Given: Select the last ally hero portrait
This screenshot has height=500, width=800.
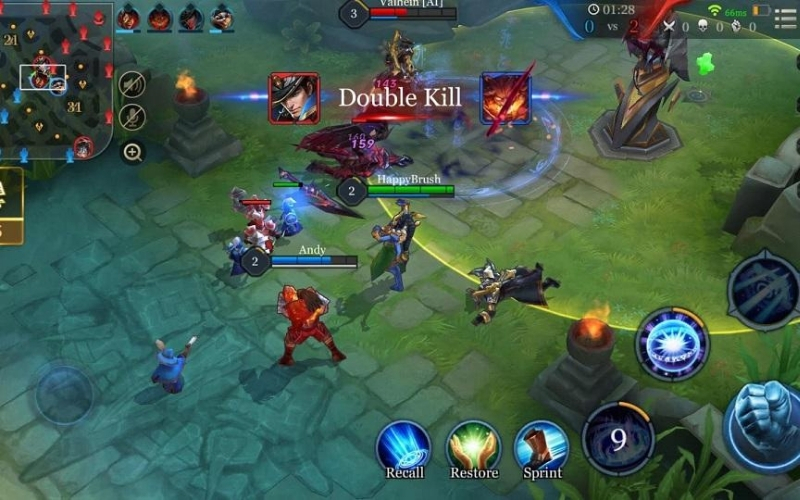Looking at the screenshot, I should point(221,17).
